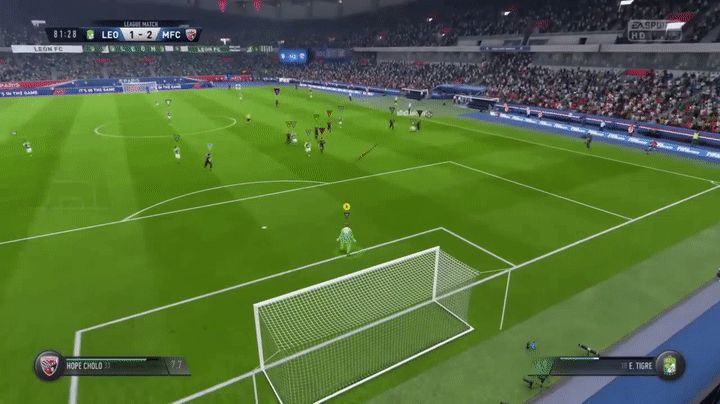This screenshot has width=720, height=404.
Task: Click the LEO team crest on scoreboard
Action: pos(90,35)
